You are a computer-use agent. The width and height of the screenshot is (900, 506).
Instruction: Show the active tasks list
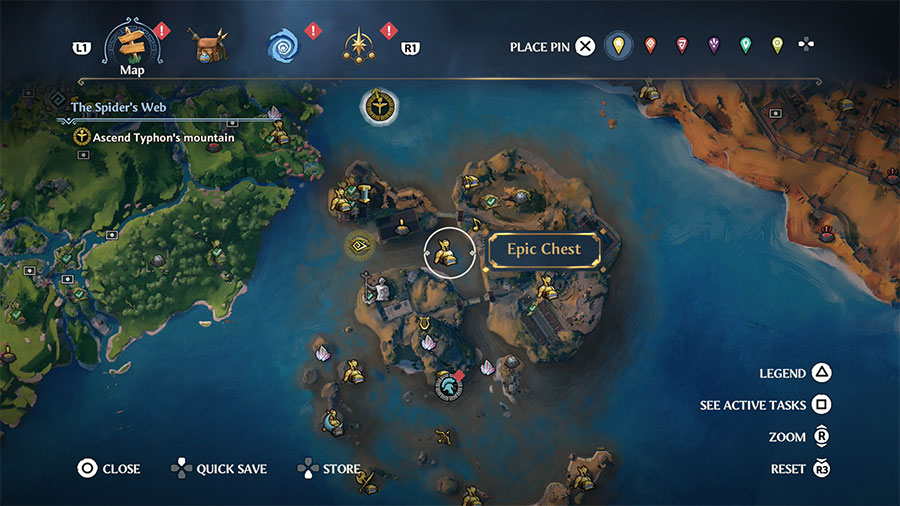click(820, 405)
